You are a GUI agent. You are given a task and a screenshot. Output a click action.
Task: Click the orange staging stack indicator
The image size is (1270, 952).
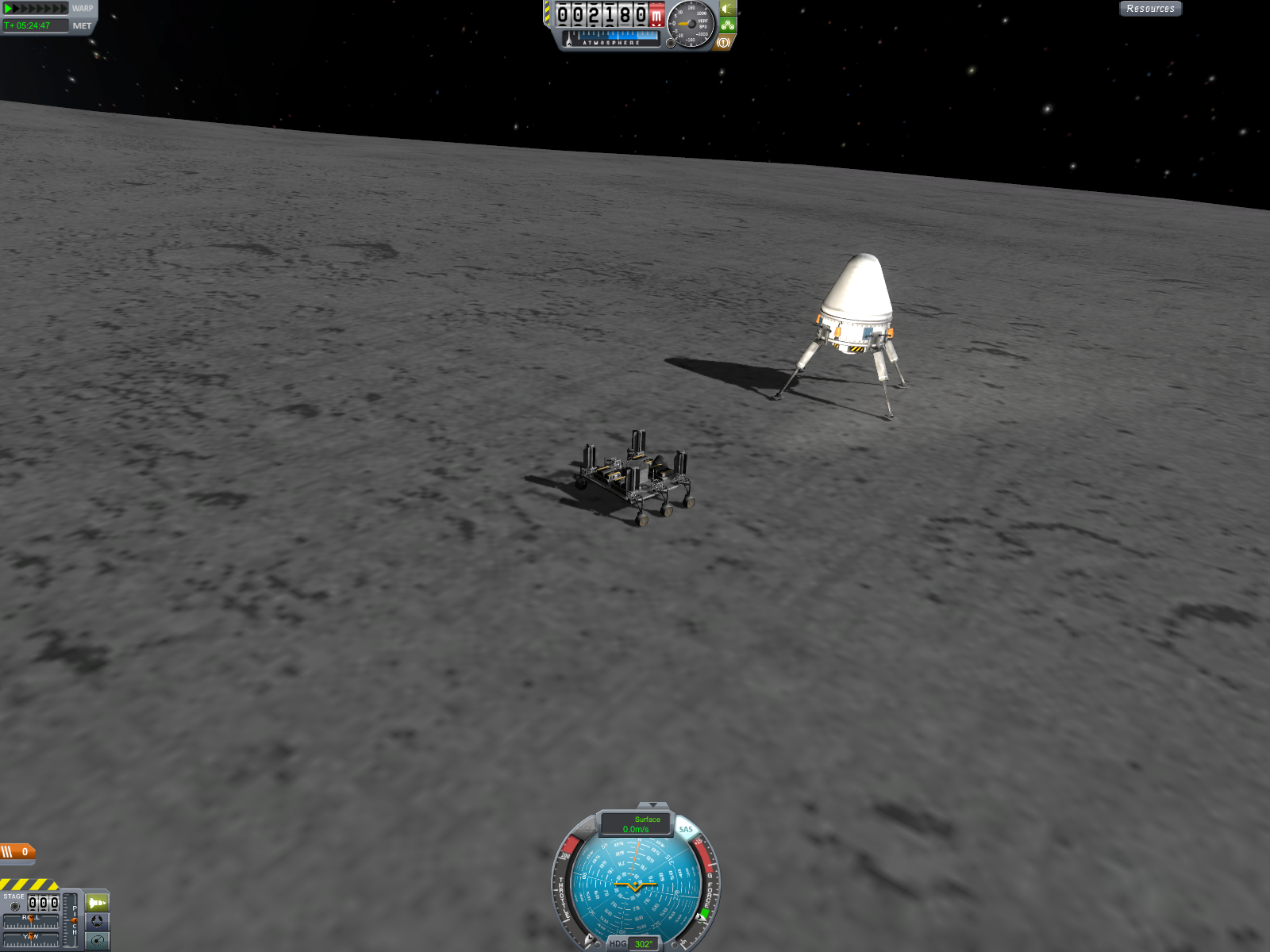[x=17, y=852]
